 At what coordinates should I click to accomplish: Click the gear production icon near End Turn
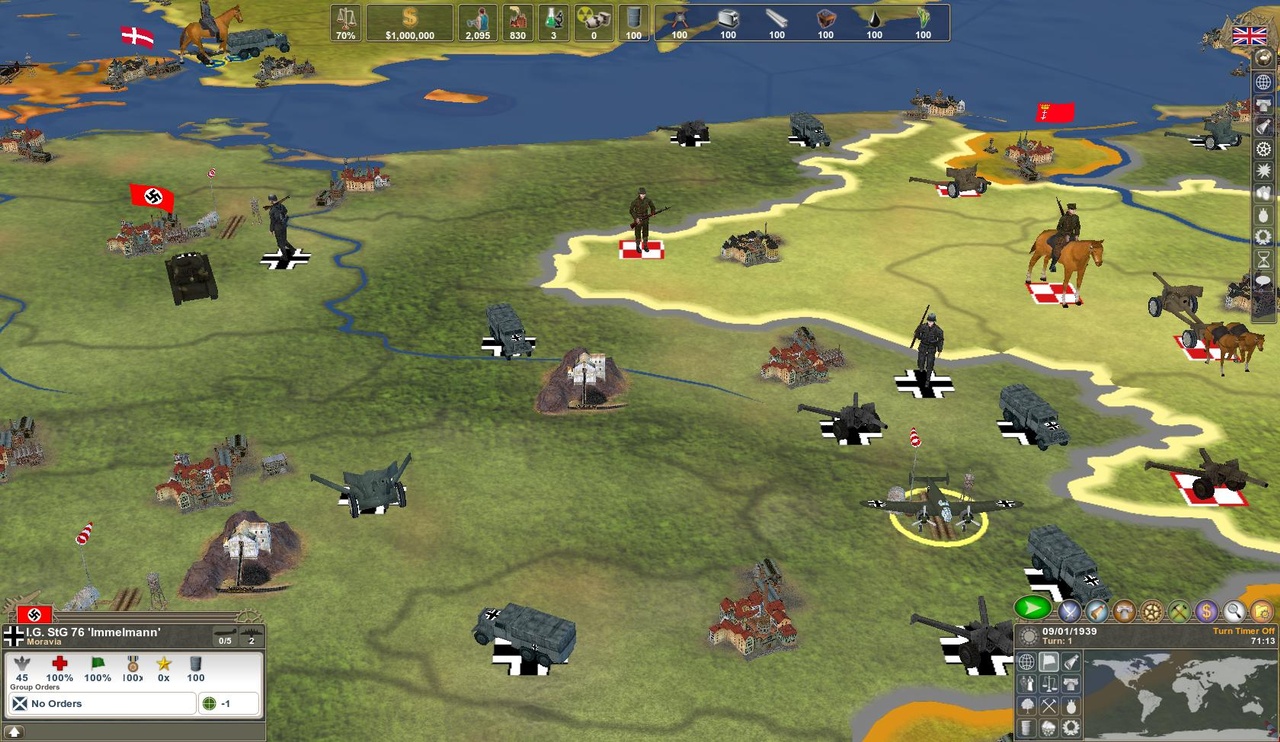click(1151, 610)
